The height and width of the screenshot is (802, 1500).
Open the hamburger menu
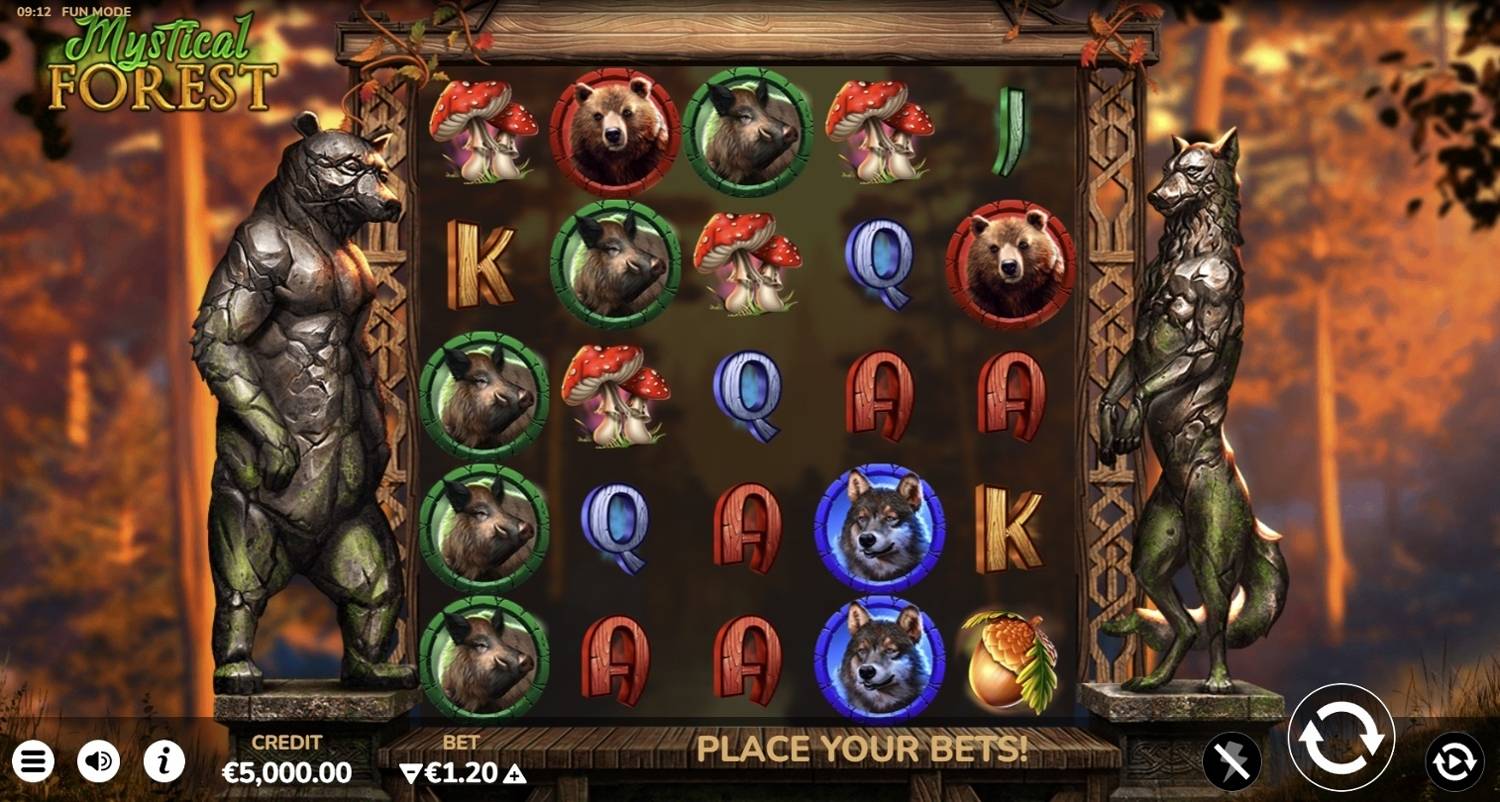pos(32,762)
